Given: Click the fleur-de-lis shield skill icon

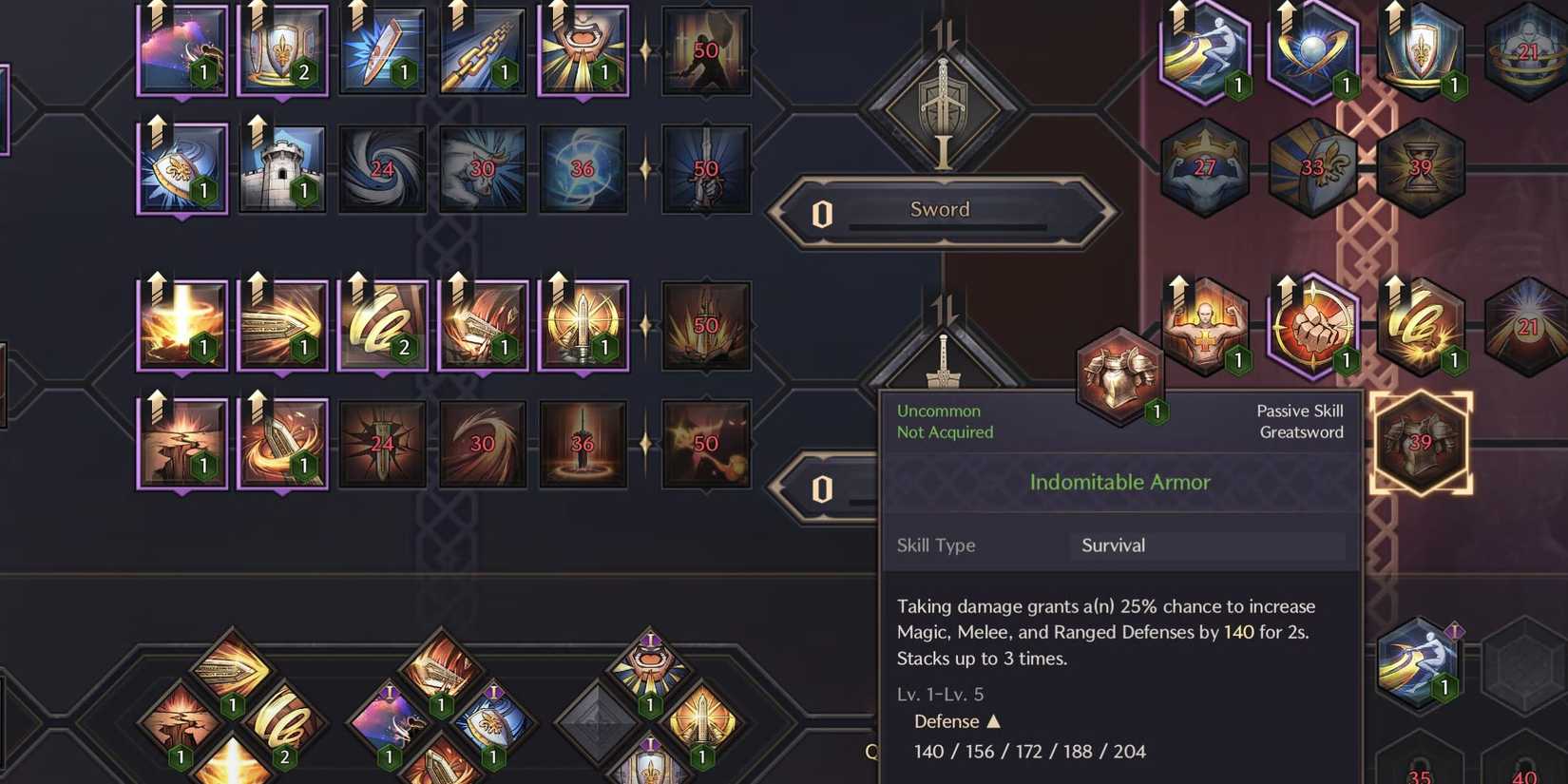Looking at the screenshot, I should pos(282,49).
